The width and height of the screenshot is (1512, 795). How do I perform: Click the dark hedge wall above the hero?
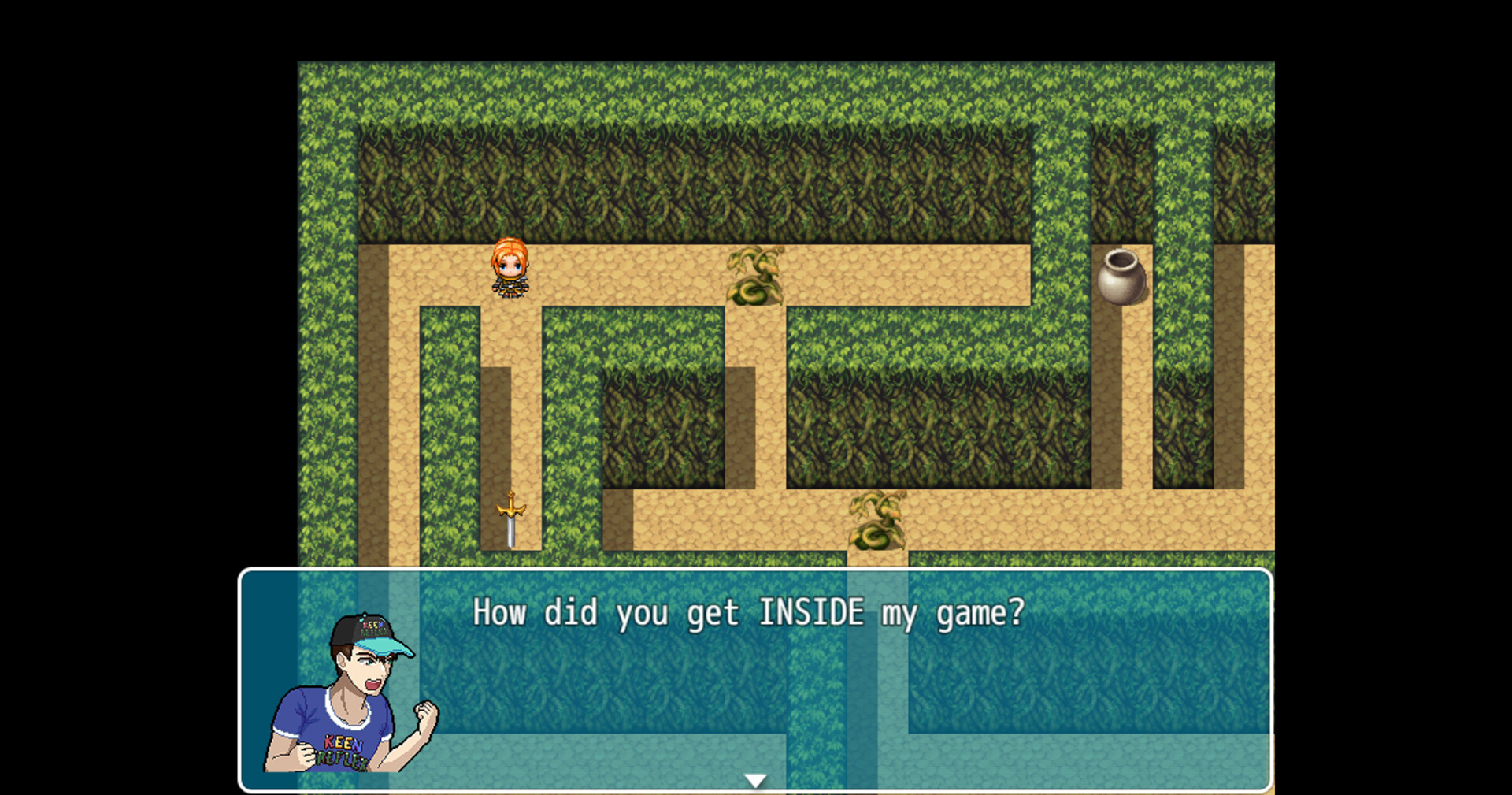[x=512, y=181]
